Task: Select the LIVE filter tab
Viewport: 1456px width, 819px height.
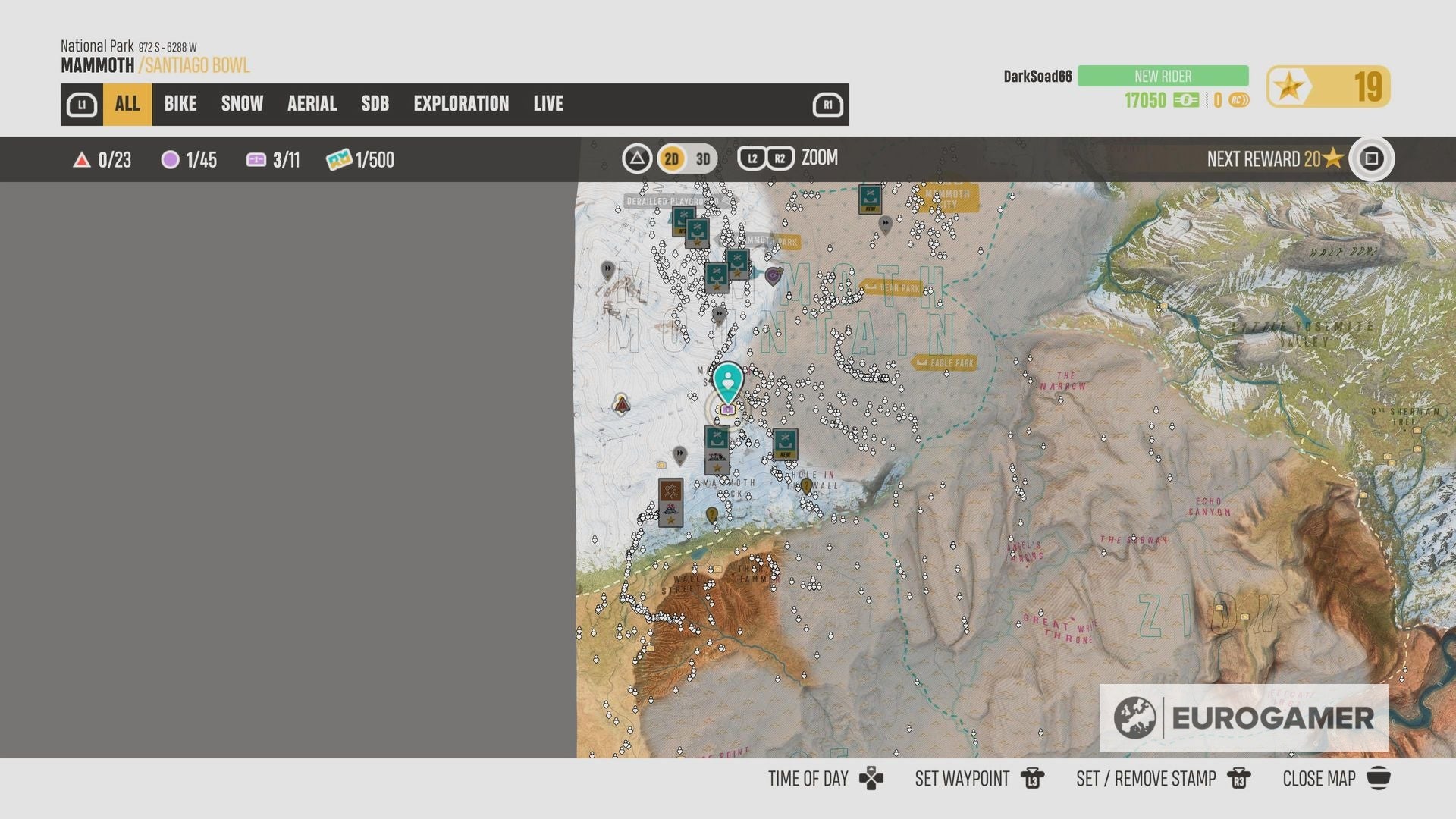Action: coord(548,104)
